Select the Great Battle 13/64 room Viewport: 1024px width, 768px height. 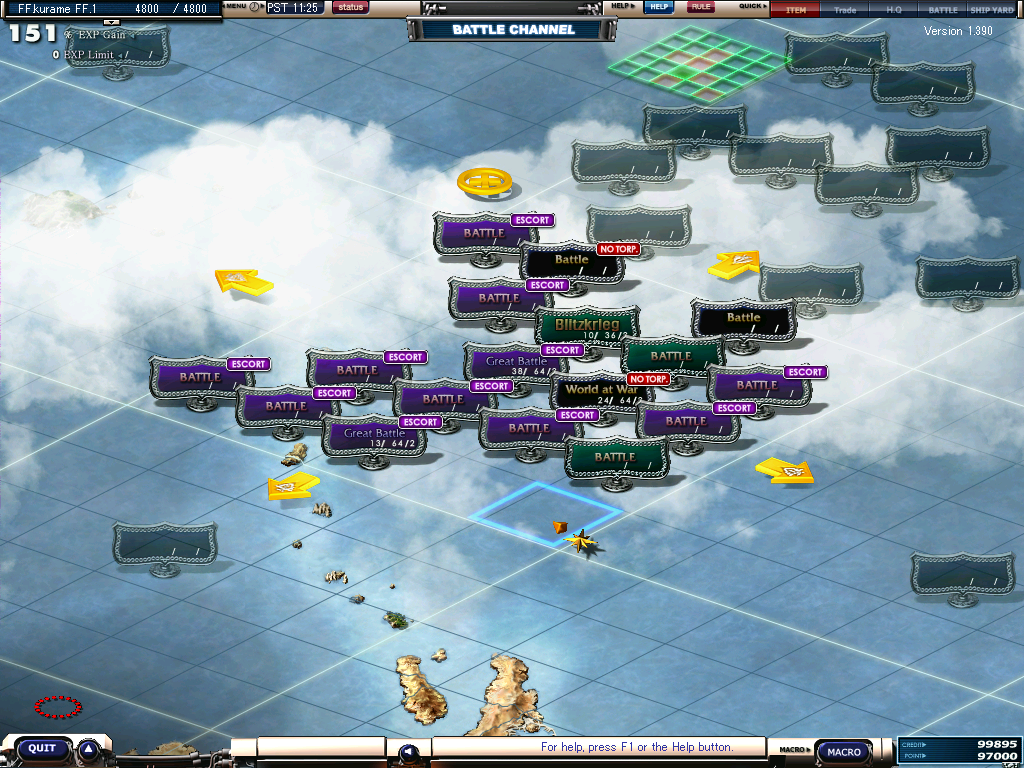(x=373, y=434)
